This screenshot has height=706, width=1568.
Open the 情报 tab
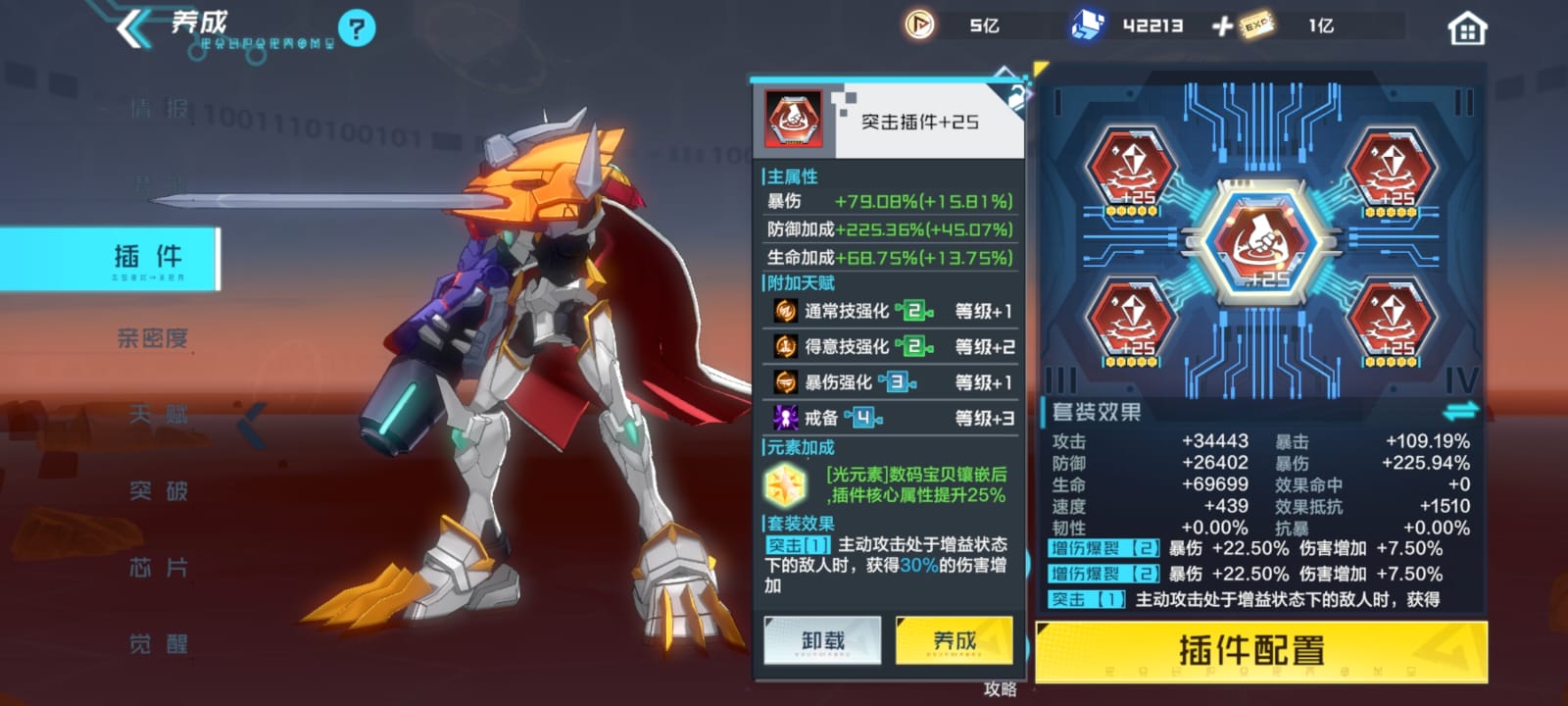click(157, 109)
